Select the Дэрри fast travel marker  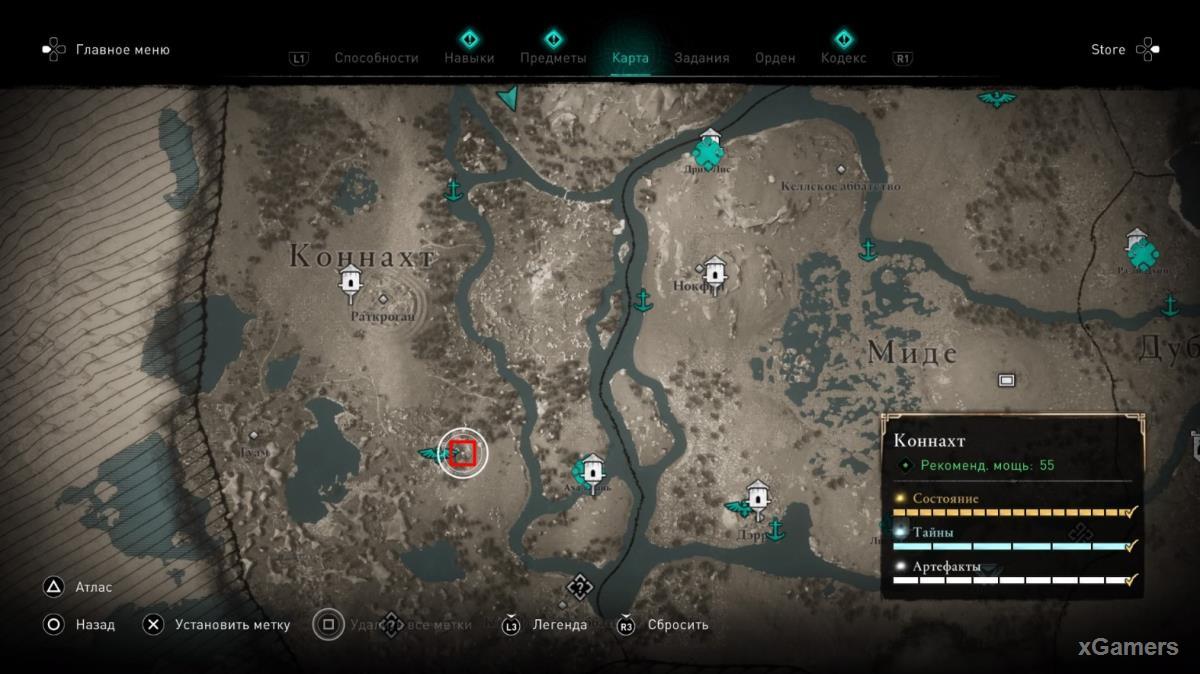tap(757, 495)
